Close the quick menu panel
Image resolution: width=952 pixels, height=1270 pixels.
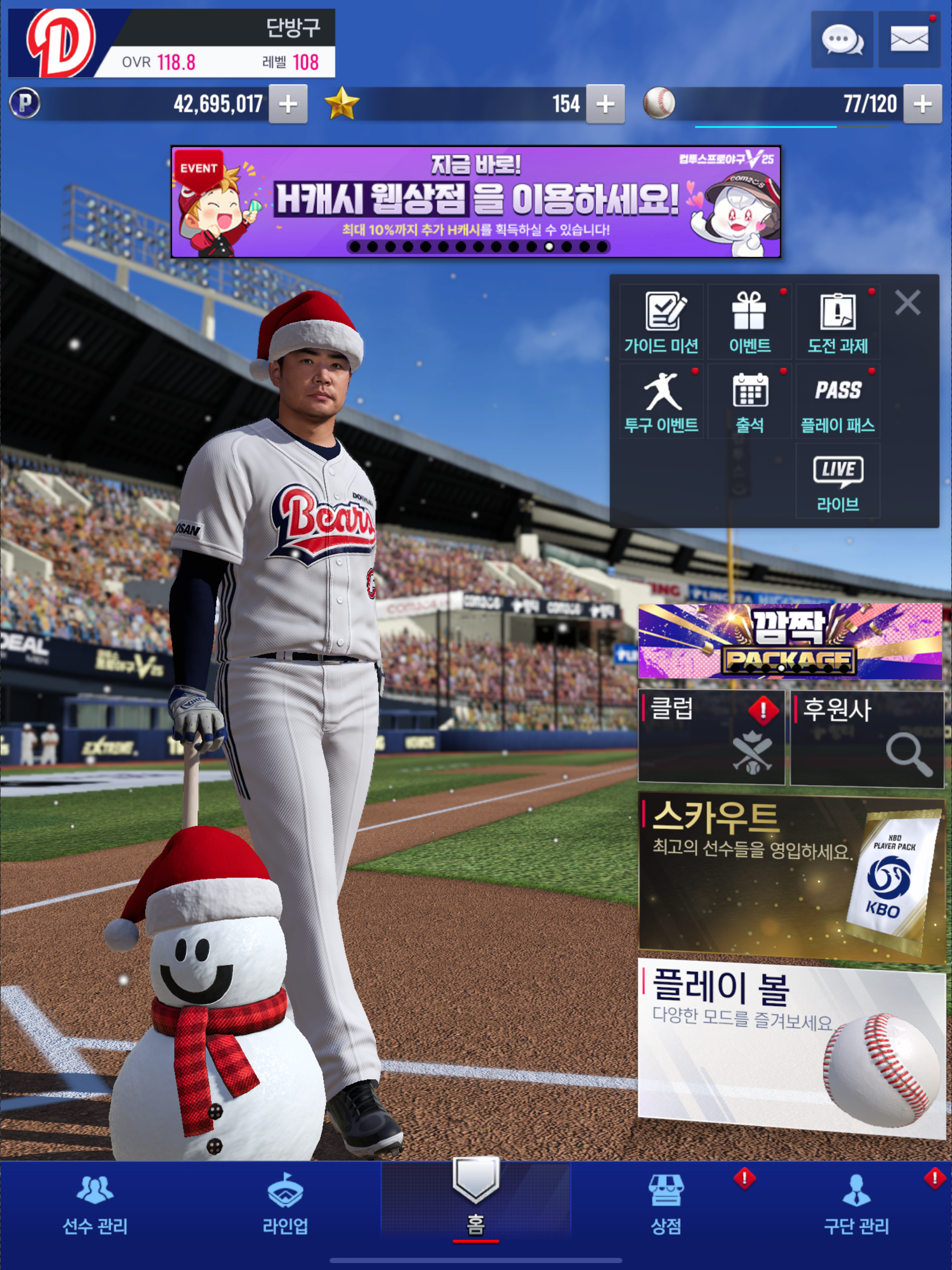[x=907, y=302]
